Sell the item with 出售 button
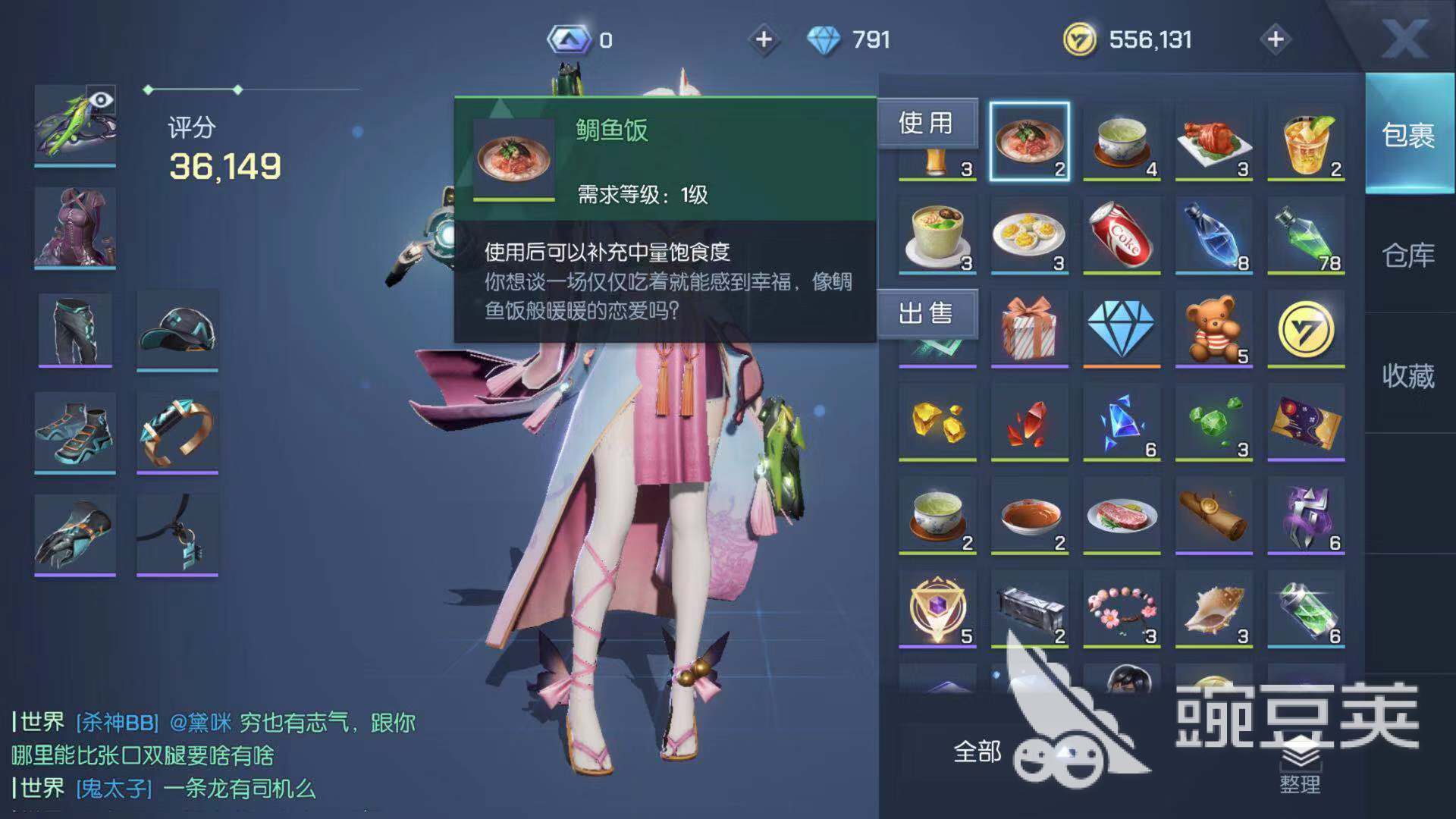The width and height of the screenshot is (1456, 819). tap(926, 313)
